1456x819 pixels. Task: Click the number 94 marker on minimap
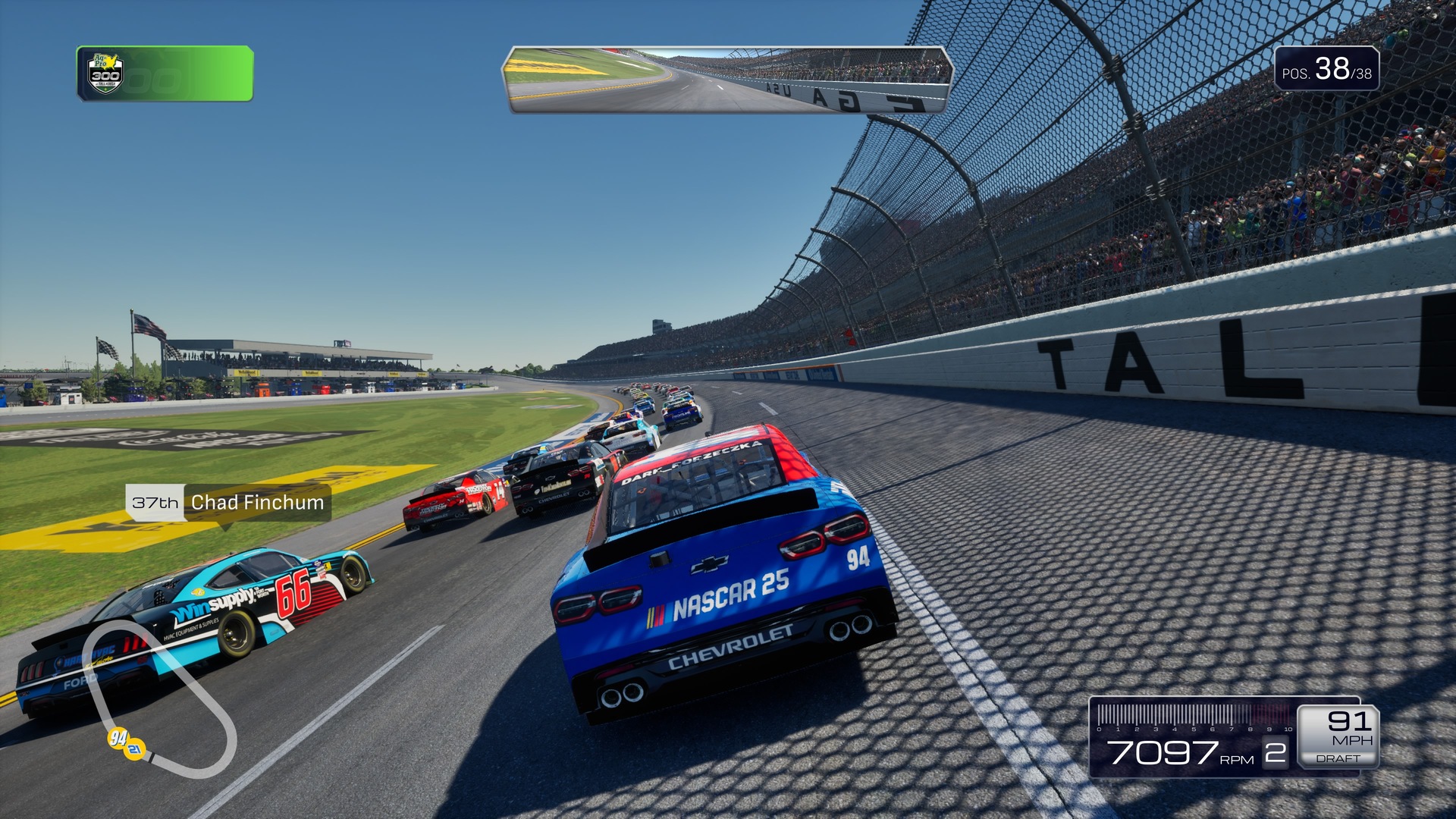point(118,738)
